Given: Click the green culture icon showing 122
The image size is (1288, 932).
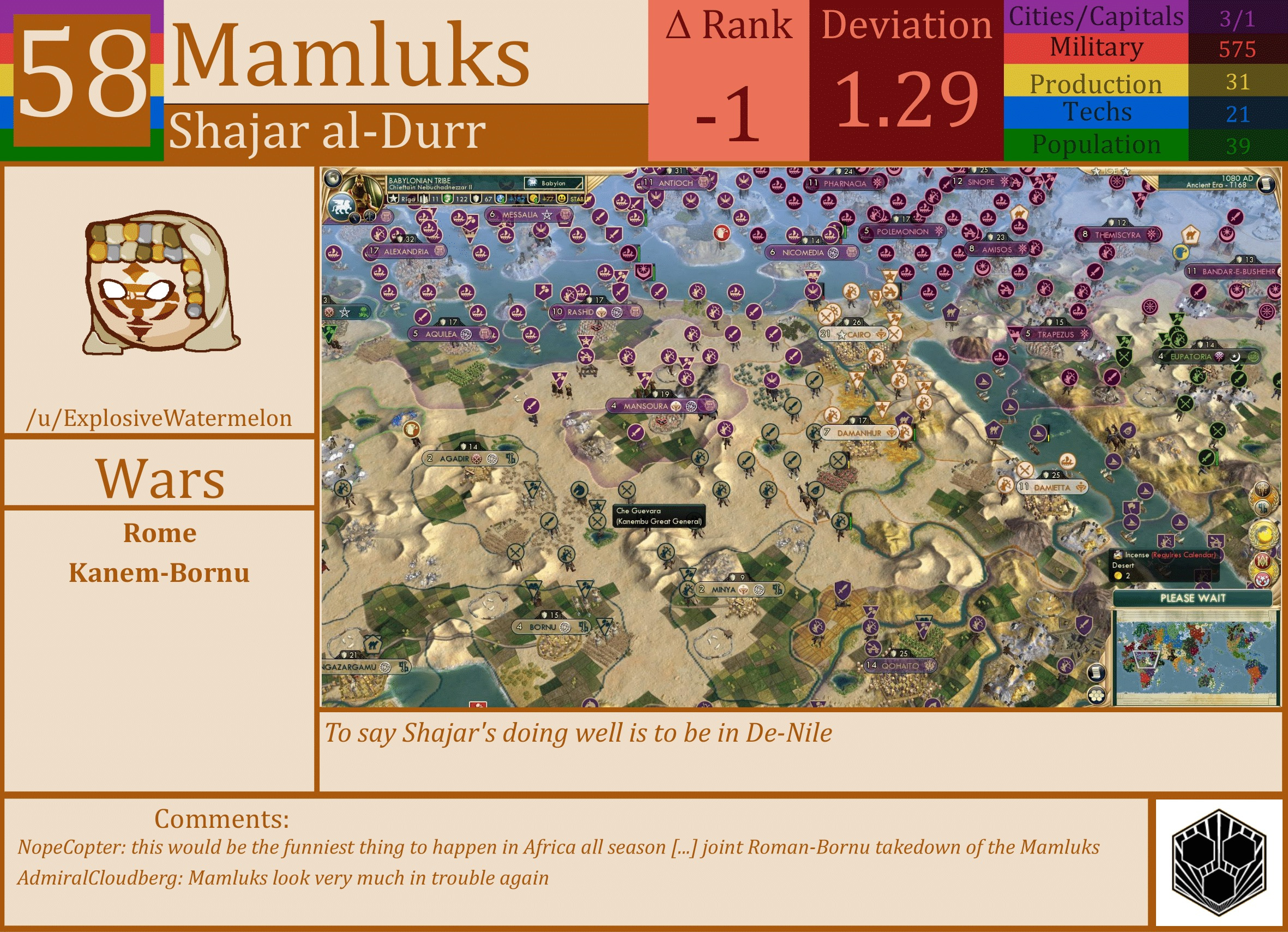Looking at the screenshot, I should (x=447, y=200).
